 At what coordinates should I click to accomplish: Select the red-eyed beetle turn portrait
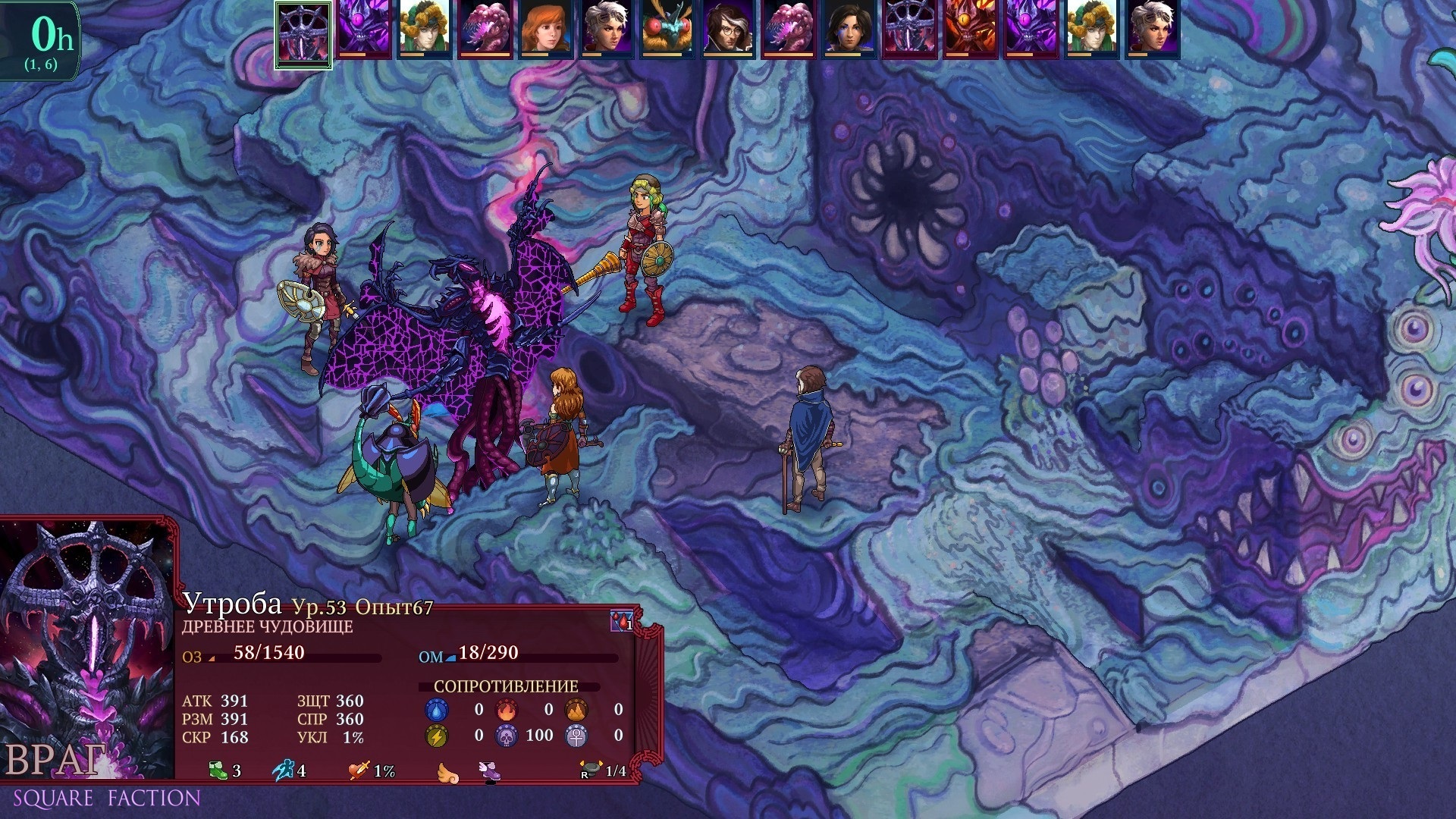[667, 30]
